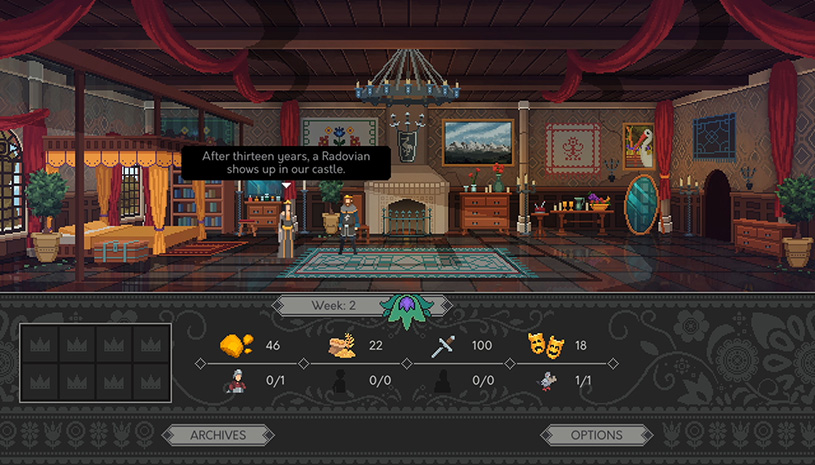Advance the Radovian dialogue bubble
The image size is (815, 465).
click(286, 163)
